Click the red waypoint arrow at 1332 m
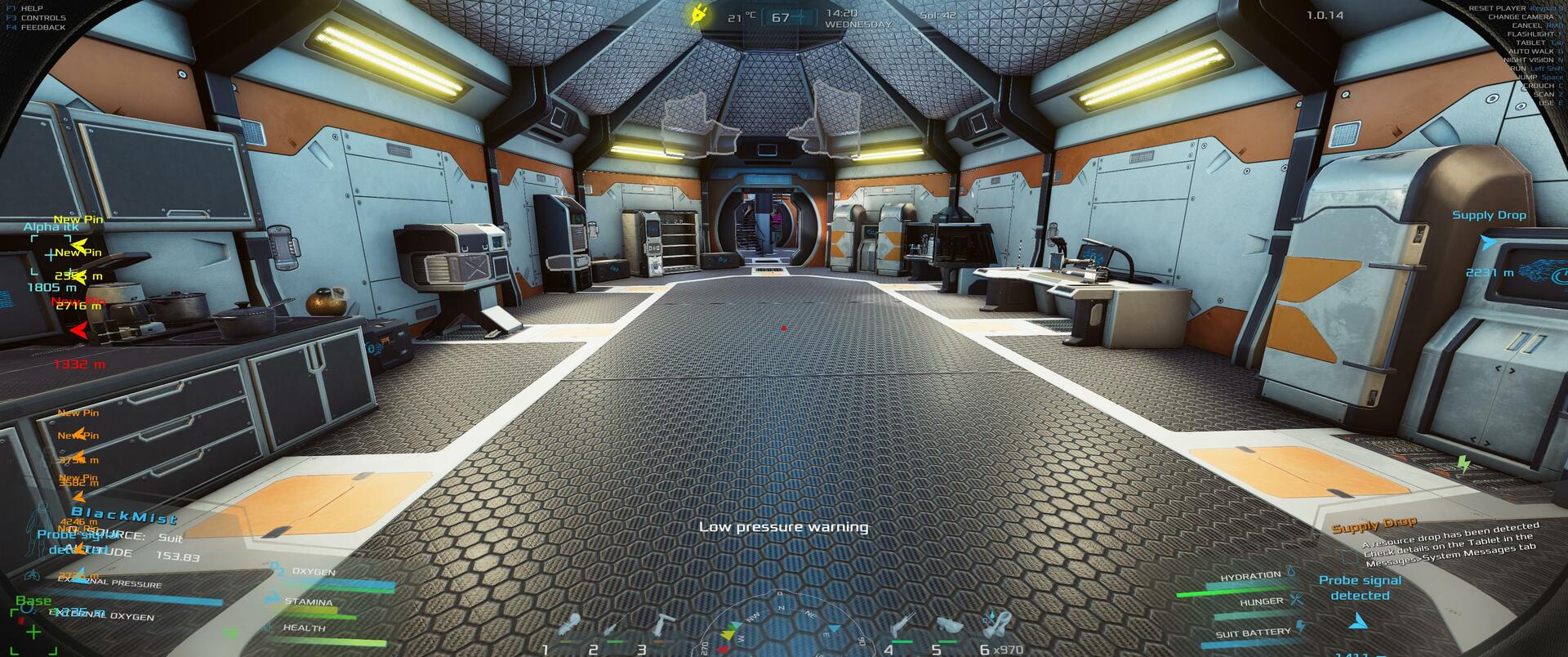The width and height of the screenshot is (1568, 657). point(79,331)
